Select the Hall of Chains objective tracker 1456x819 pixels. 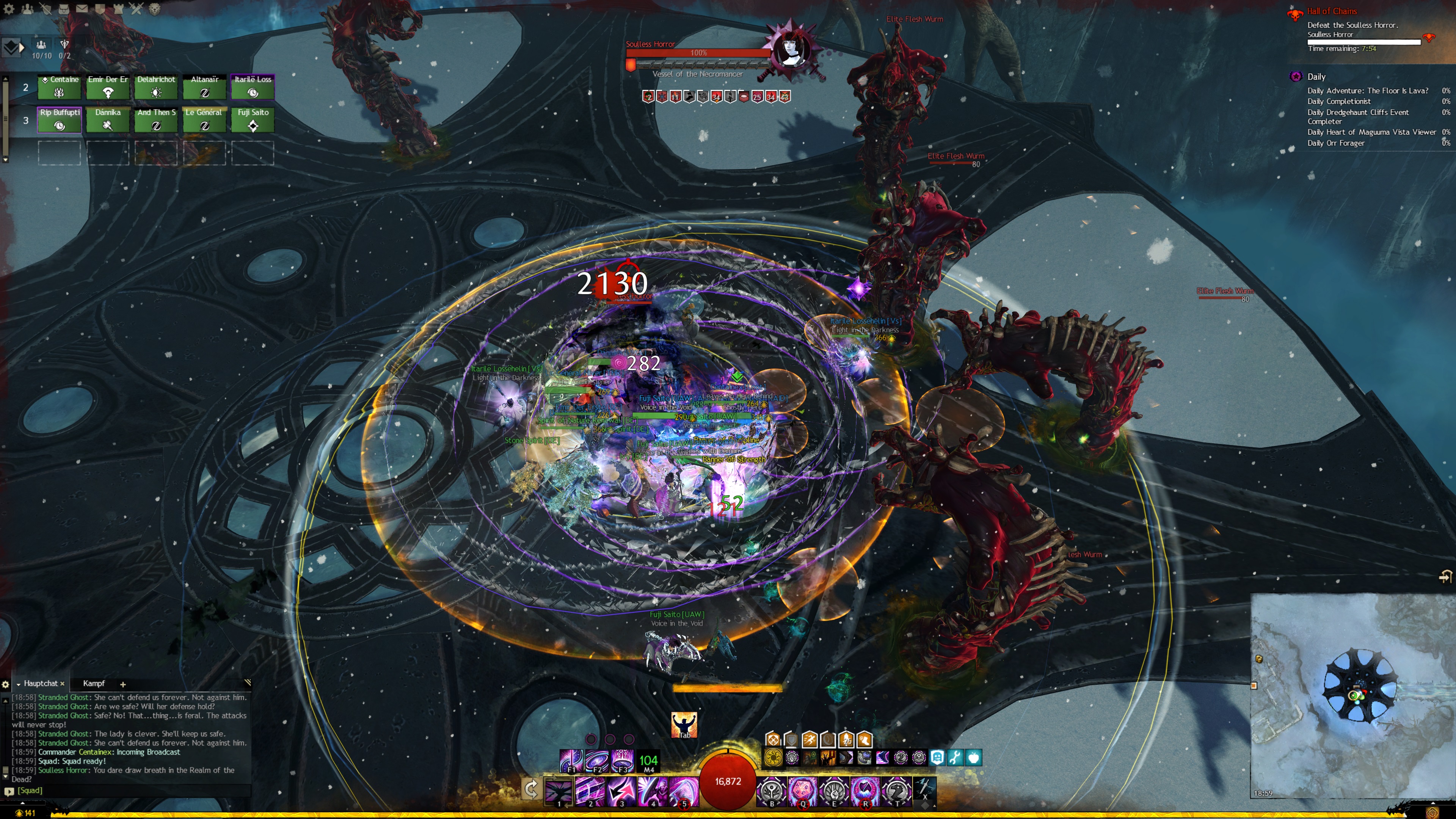coord(1332,11)
